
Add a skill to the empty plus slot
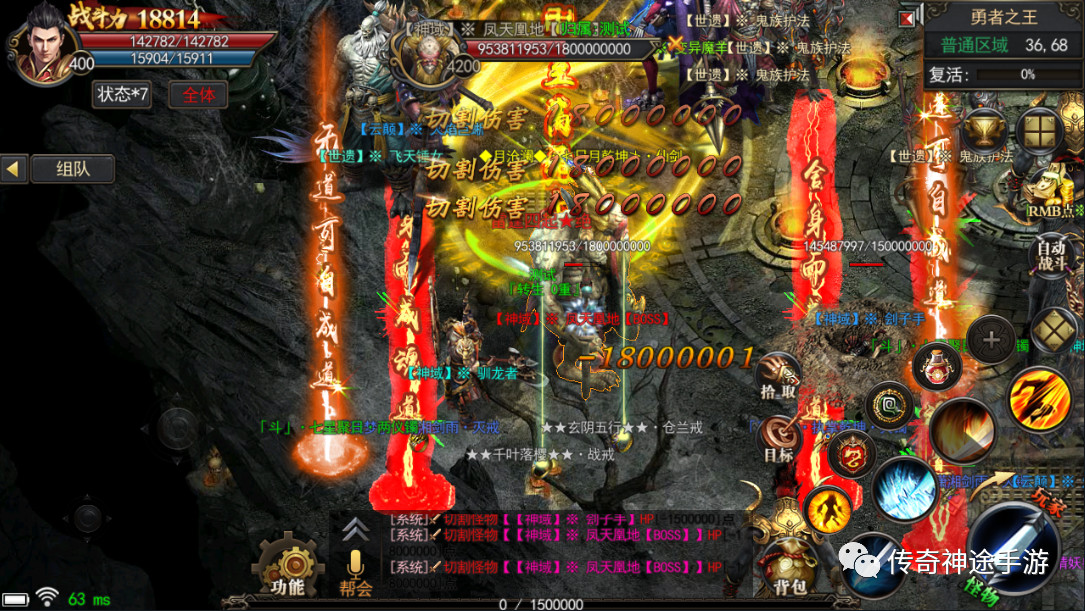[x=991, y=340]
